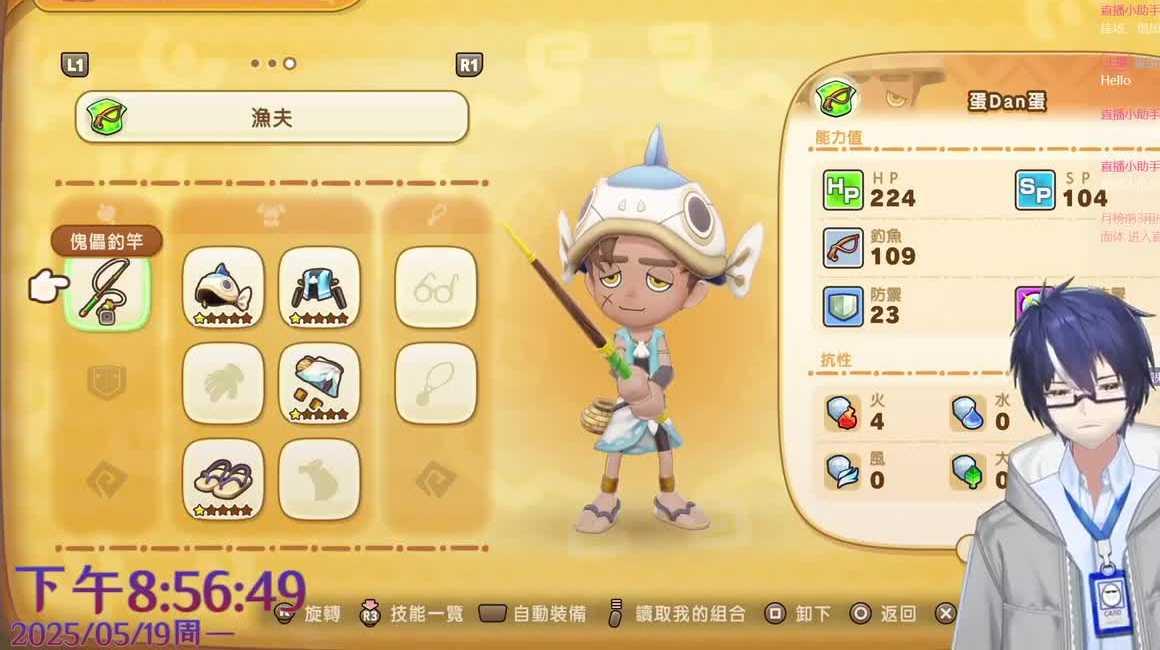Click the 漁夫 job title bar

272,117
